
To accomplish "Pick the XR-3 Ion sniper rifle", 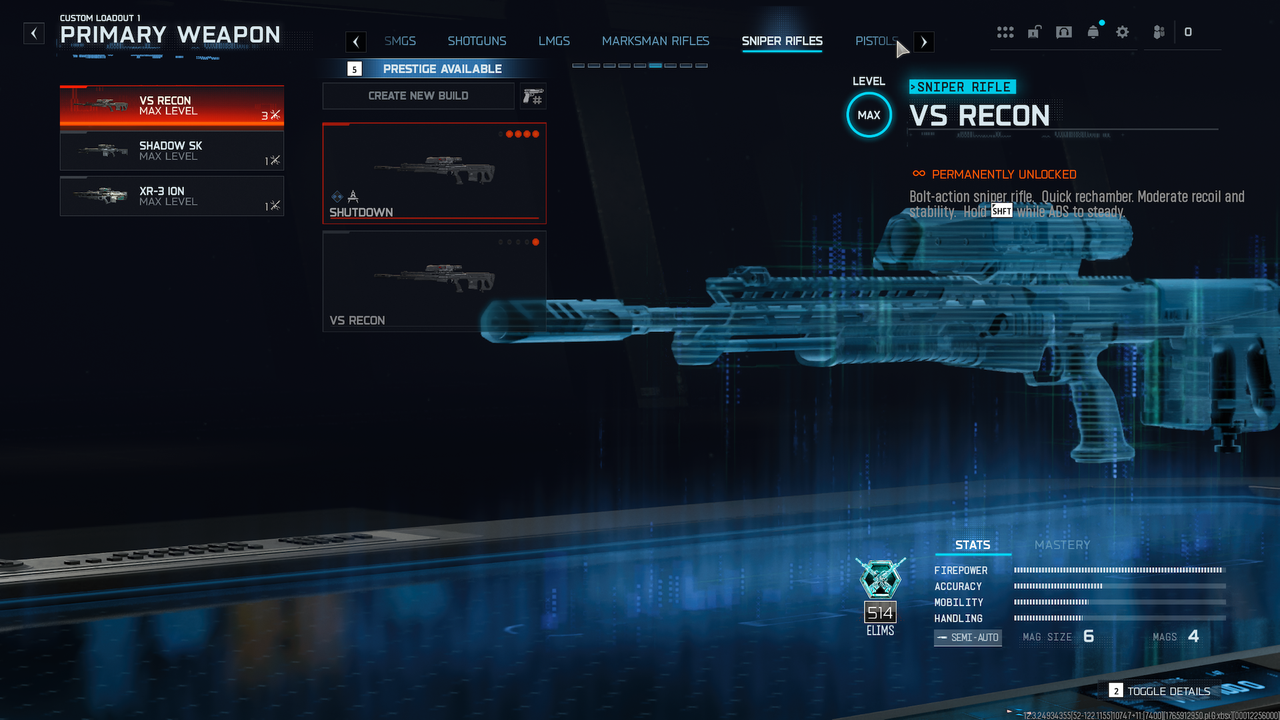I will [x=171, y=196].
